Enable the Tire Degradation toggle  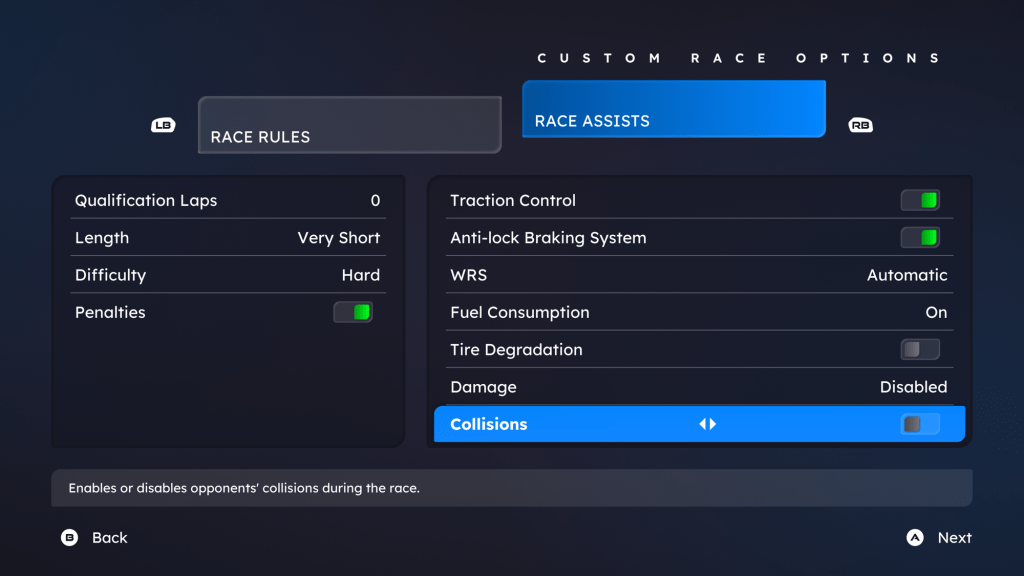[x=920, y=350]
